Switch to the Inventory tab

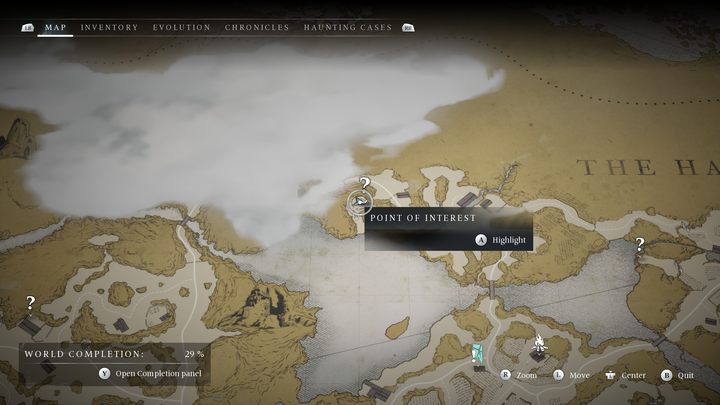click(x=109, y=27)
